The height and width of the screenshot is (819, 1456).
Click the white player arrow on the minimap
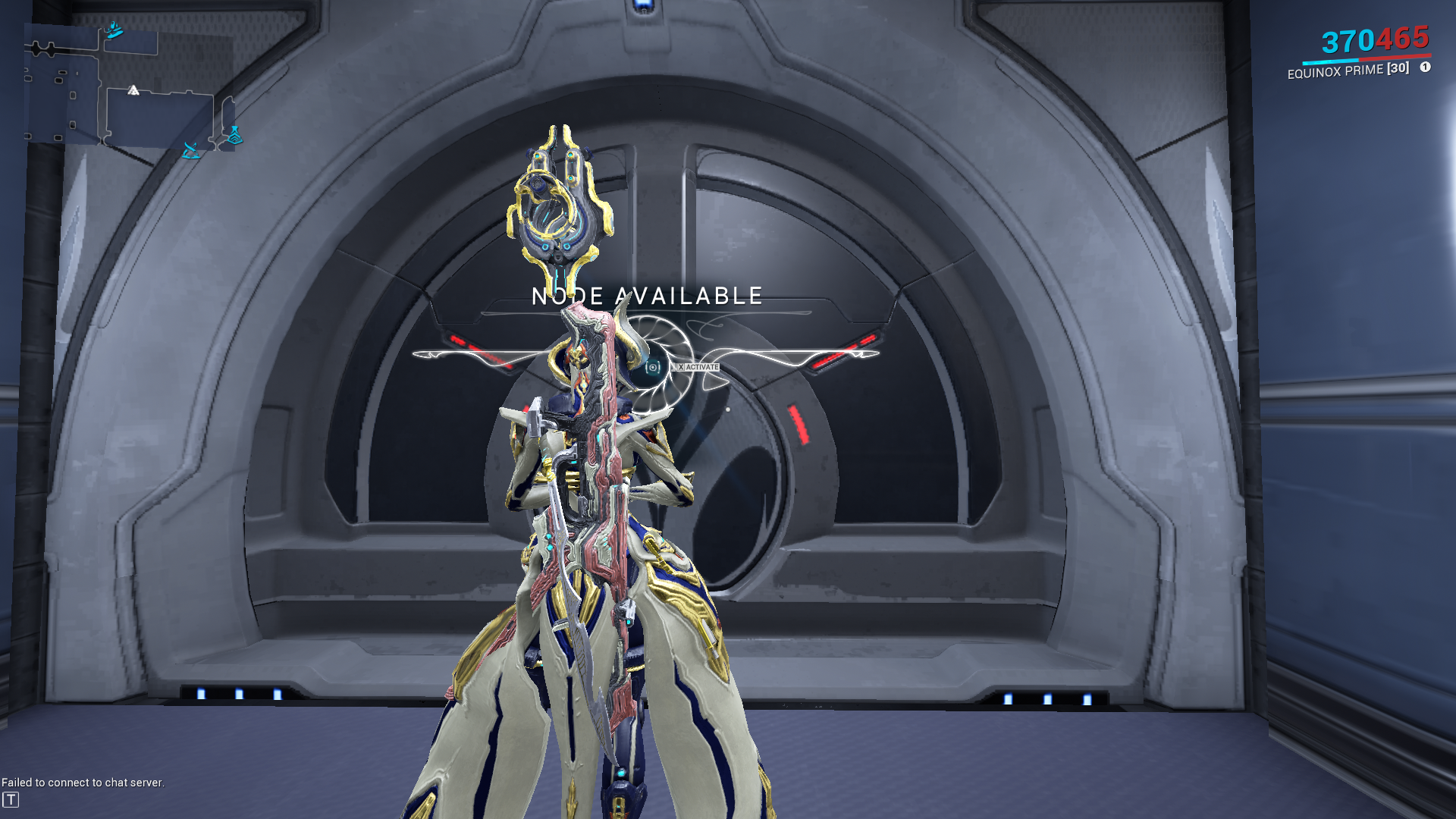click(133, 90)
